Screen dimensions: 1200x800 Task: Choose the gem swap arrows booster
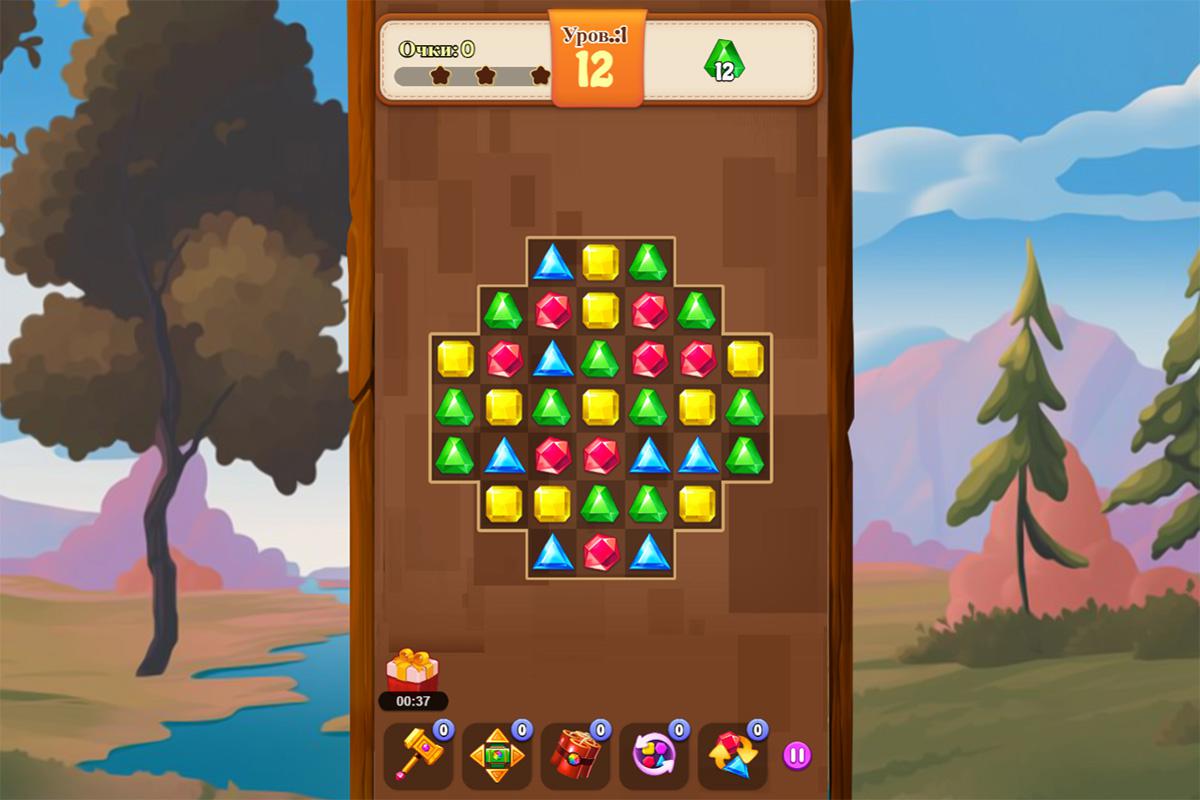coord(731,756)
